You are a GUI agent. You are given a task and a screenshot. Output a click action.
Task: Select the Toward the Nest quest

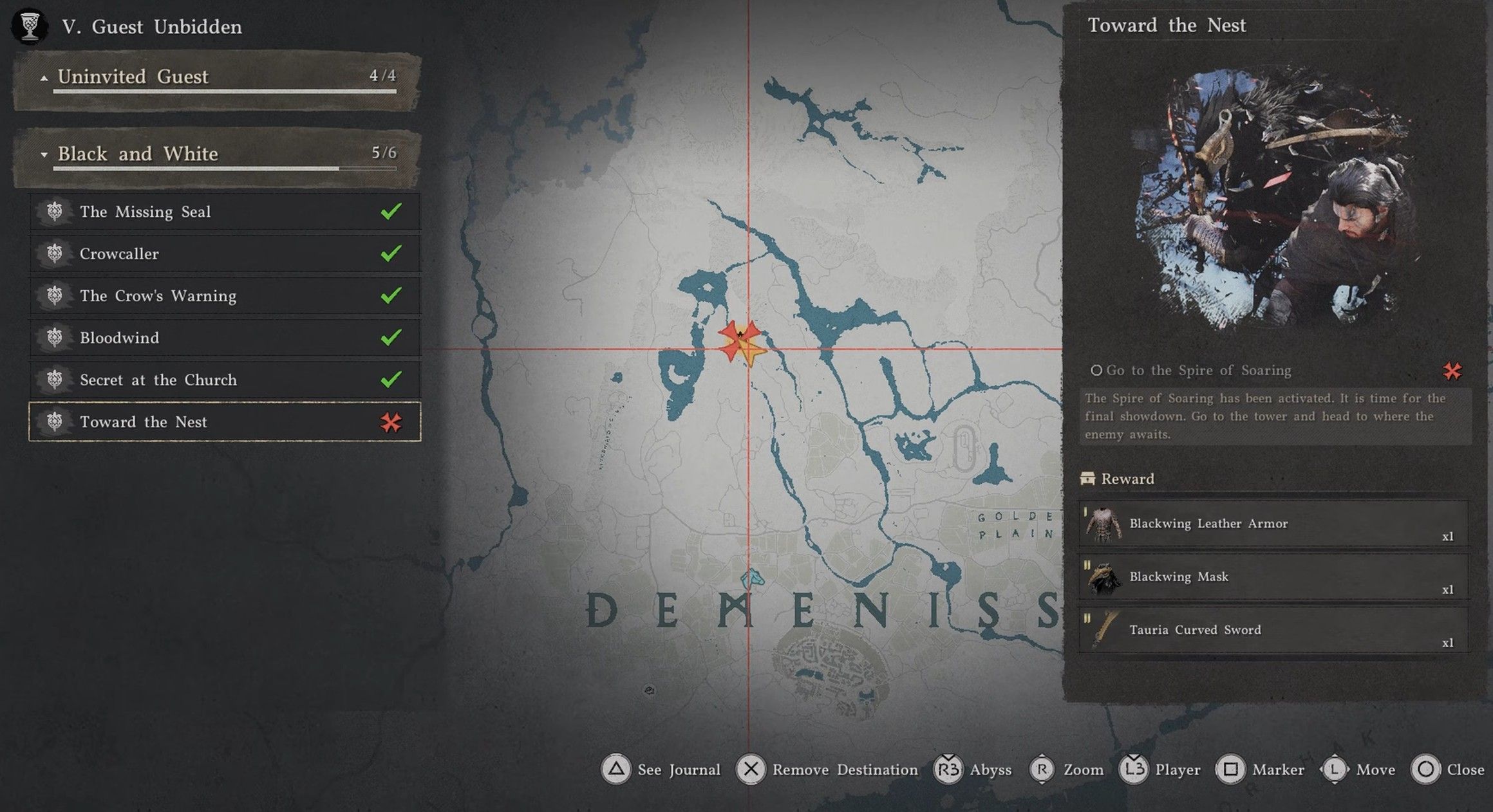tap(225, 422)
